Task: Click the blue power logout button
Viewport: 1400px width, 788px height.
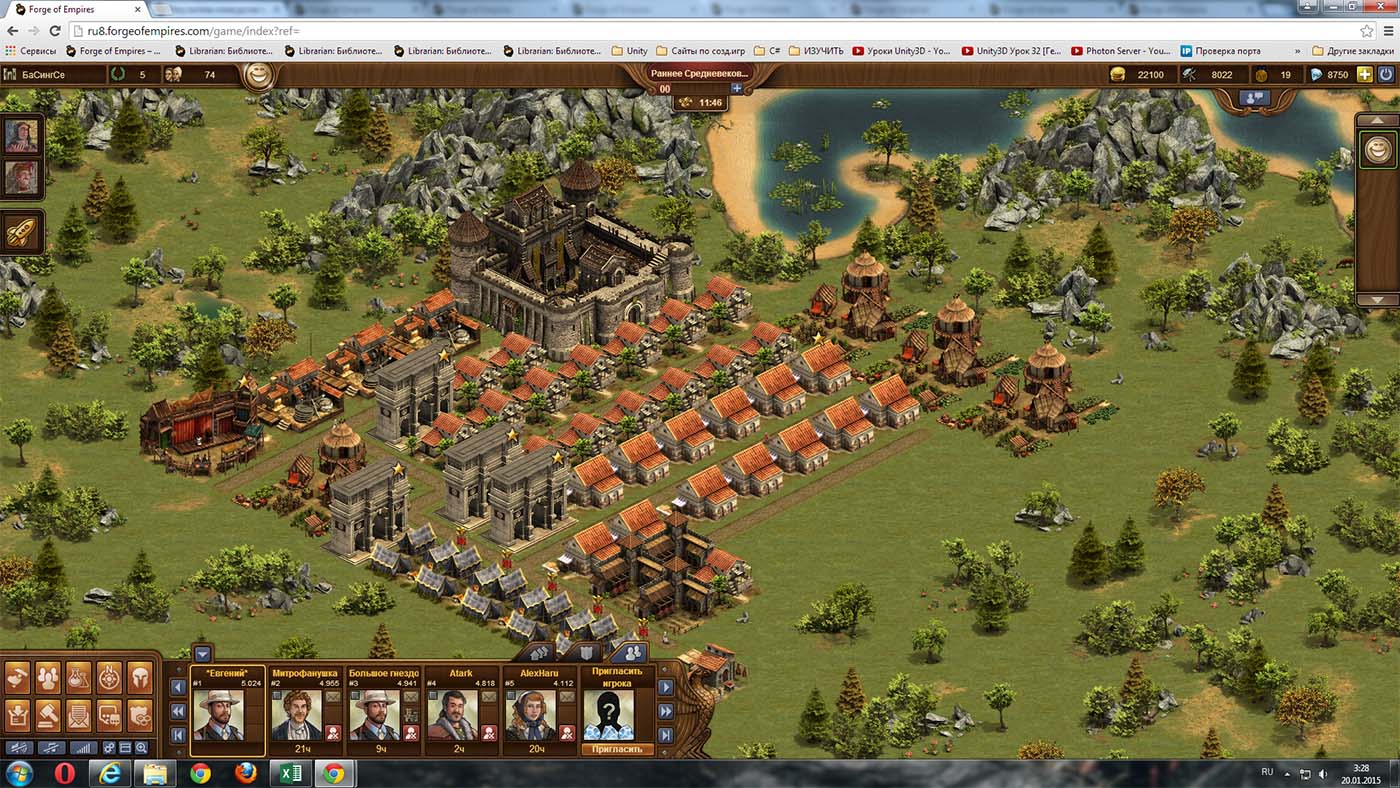Action: pyautogui.click(x=1386, y=74)
